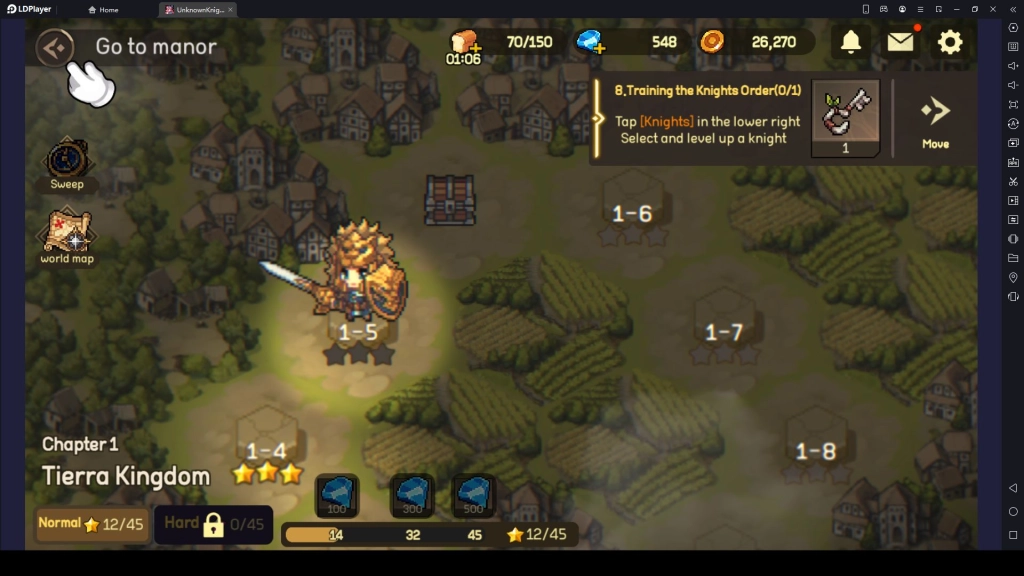Open the notifications bell
This screenshot has height=576, width=1024.
(850, 42)
